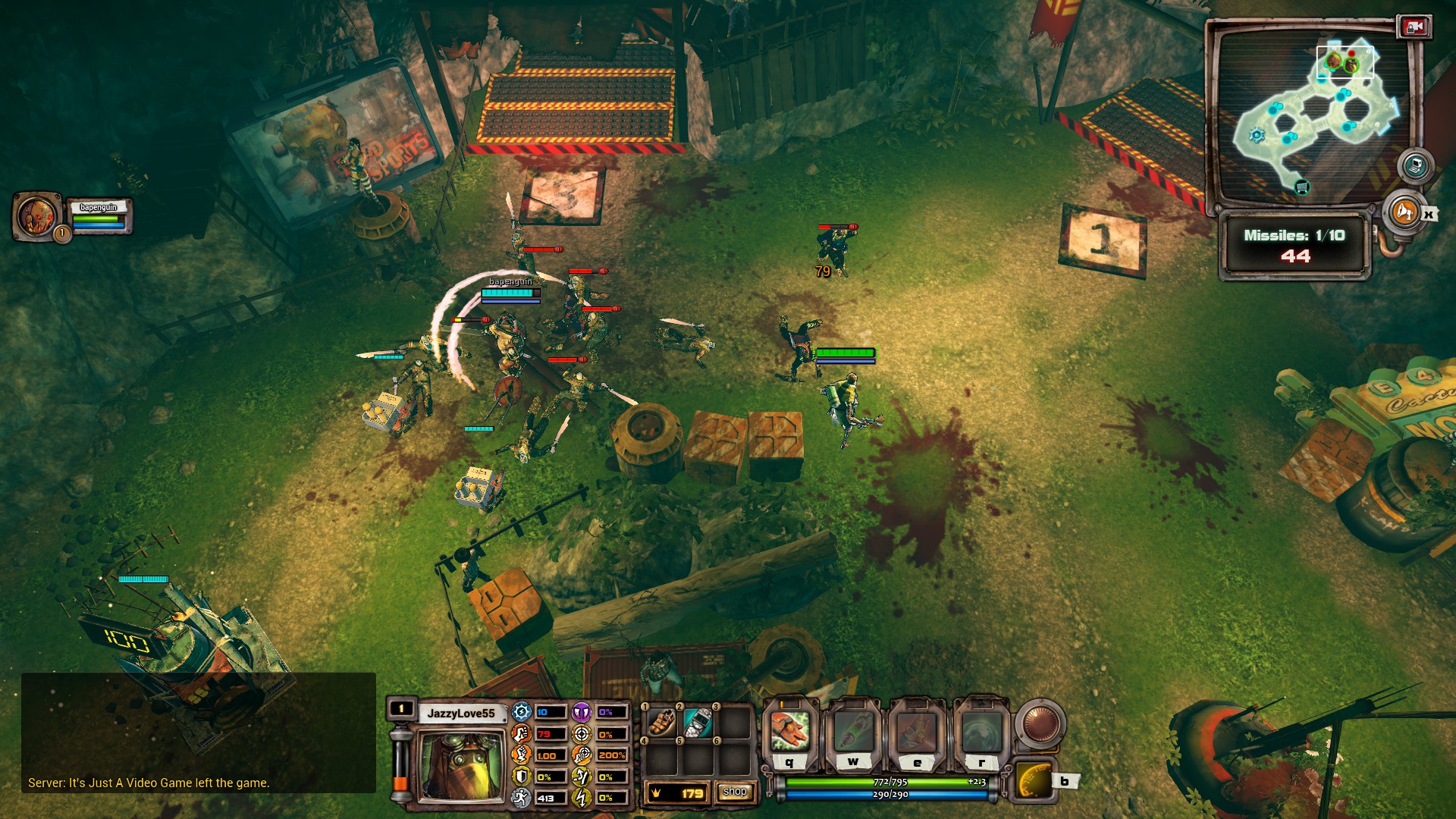Select the W syringe ability
The width and height of the screenshot is (1456, 819).
pyautogui.click(x=854, y=730)
